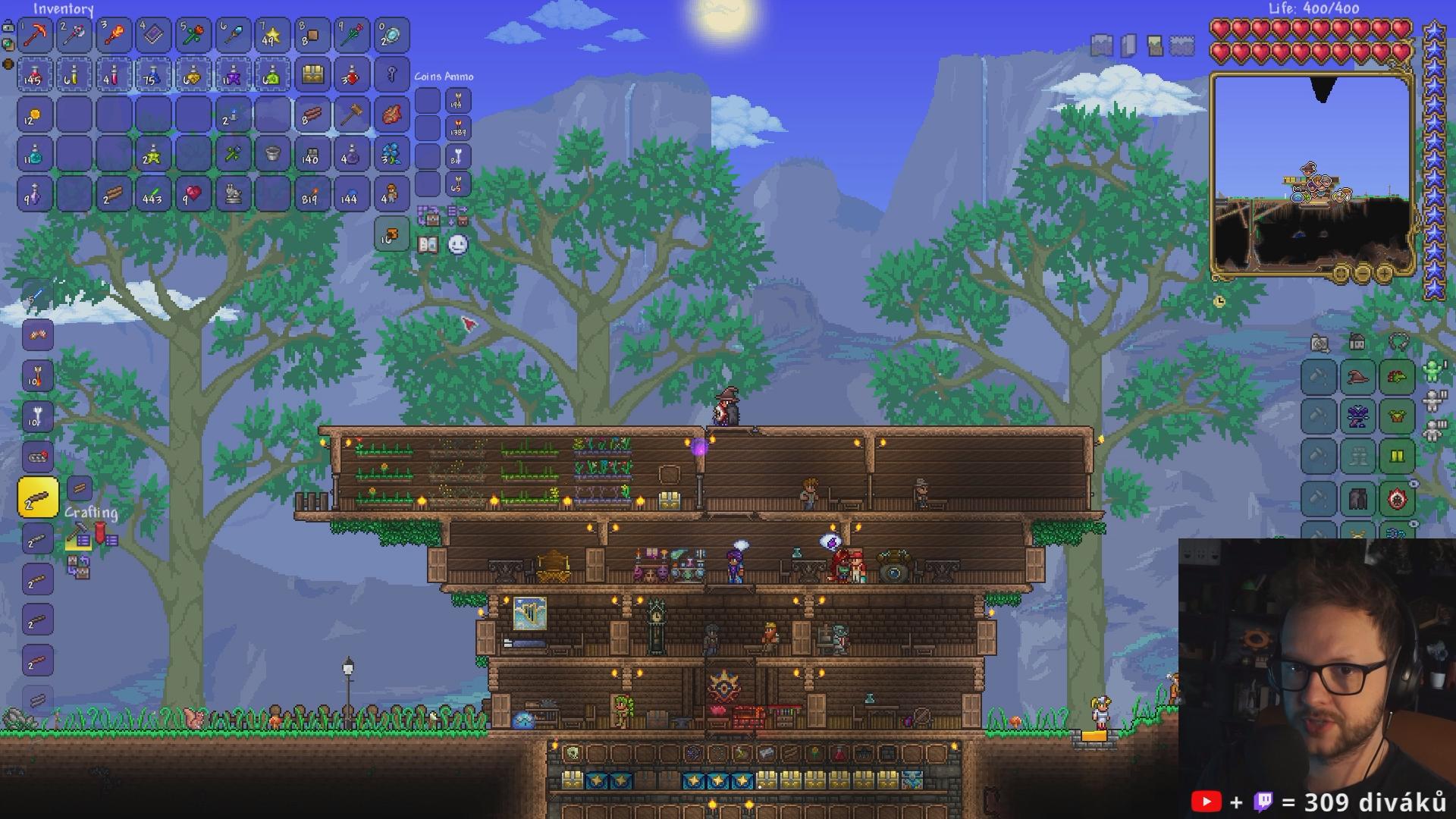Zoom out the minimap with minus button

[x=1362, y=273]
